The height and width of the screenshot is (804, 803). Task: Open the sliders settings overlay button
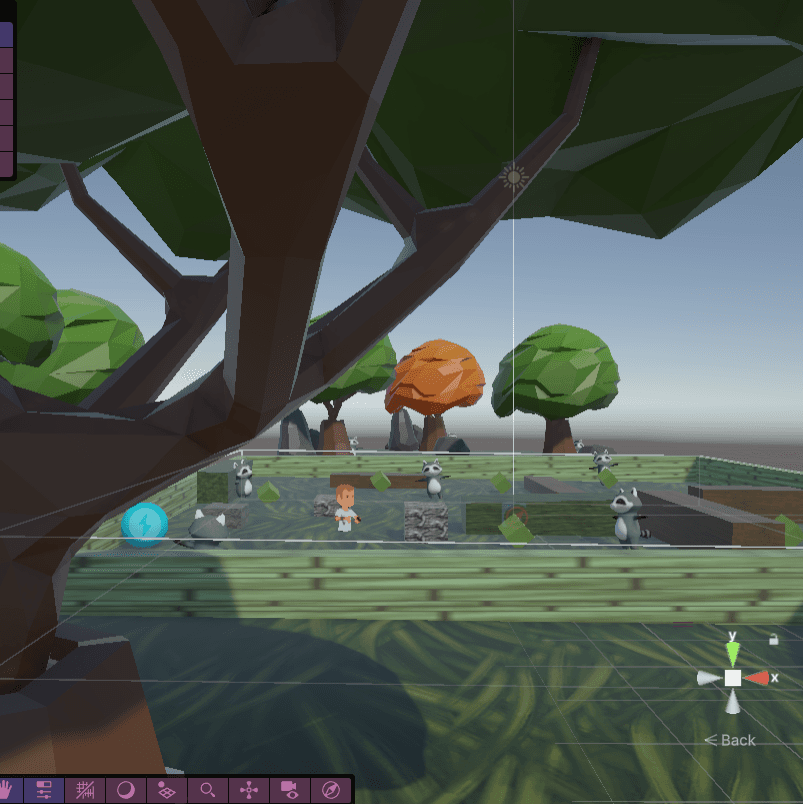click(x=44, y=789)
